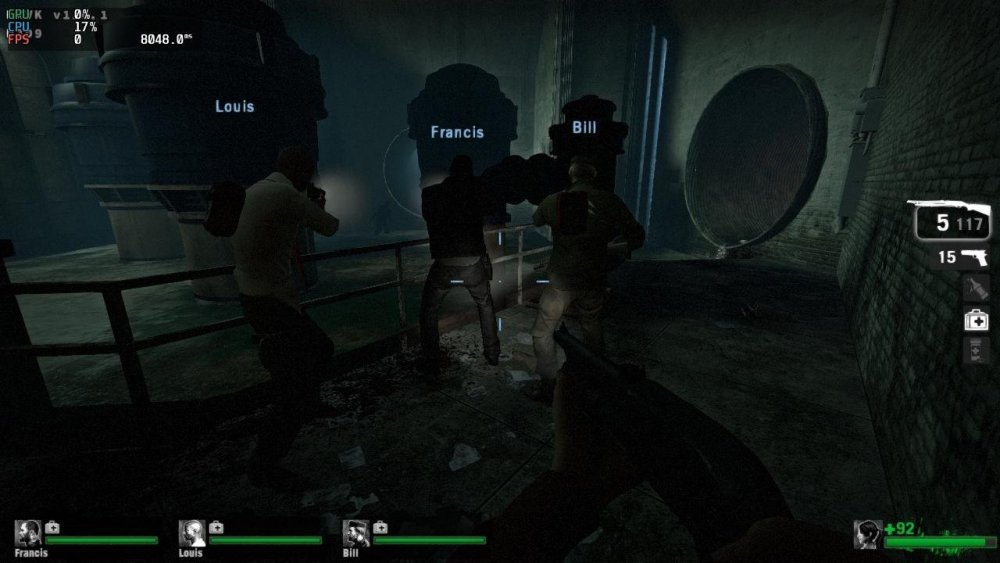1000x563 pixels.
Task: Select the pain pills slot
Action: pyautogui.click(x=976, y=350)
